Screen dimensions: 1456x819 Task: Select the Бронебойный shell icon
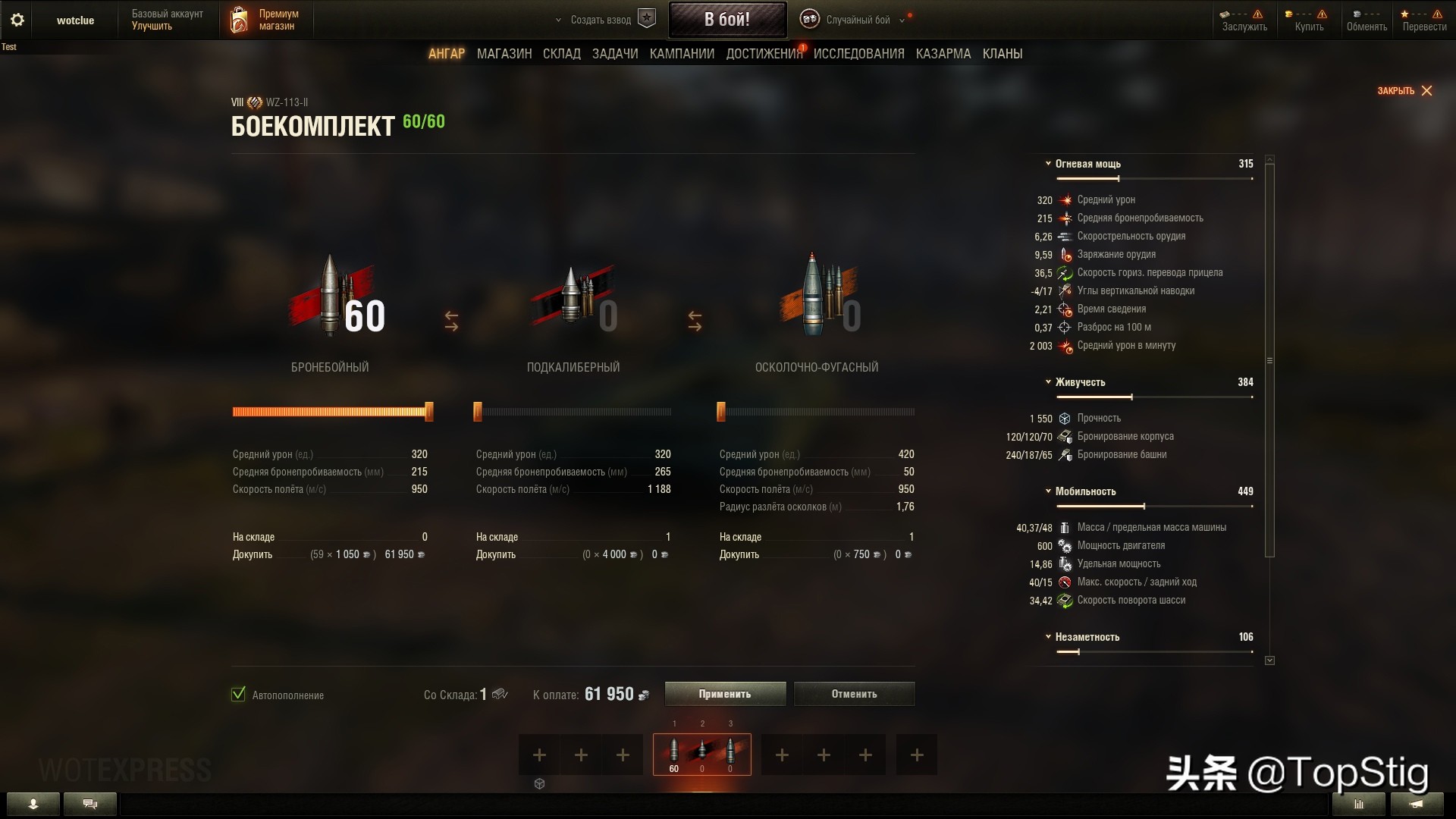tap(331, 296)
